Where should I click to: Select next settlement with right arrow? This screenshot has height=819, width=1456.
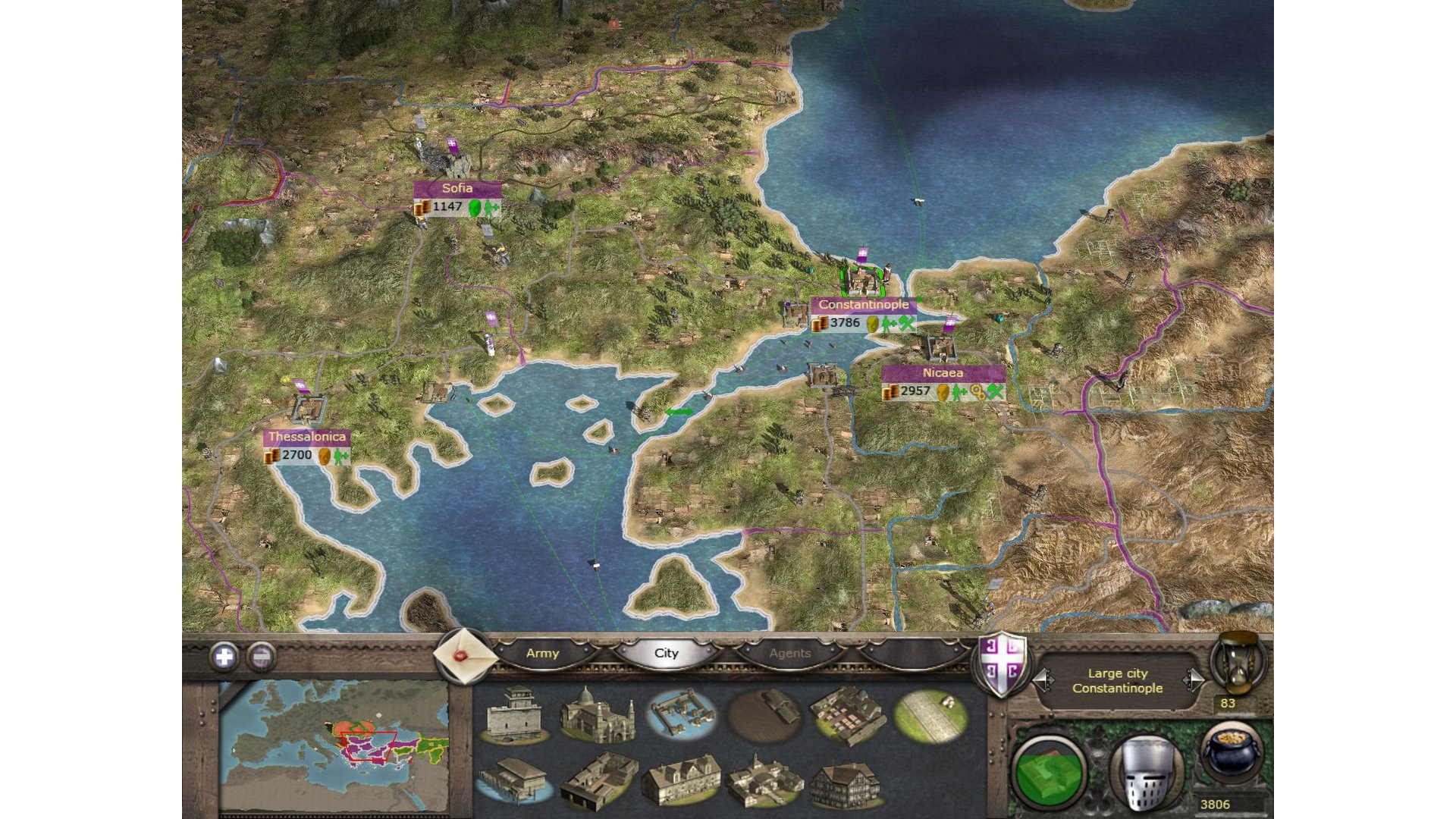(x=1194, y=679)
